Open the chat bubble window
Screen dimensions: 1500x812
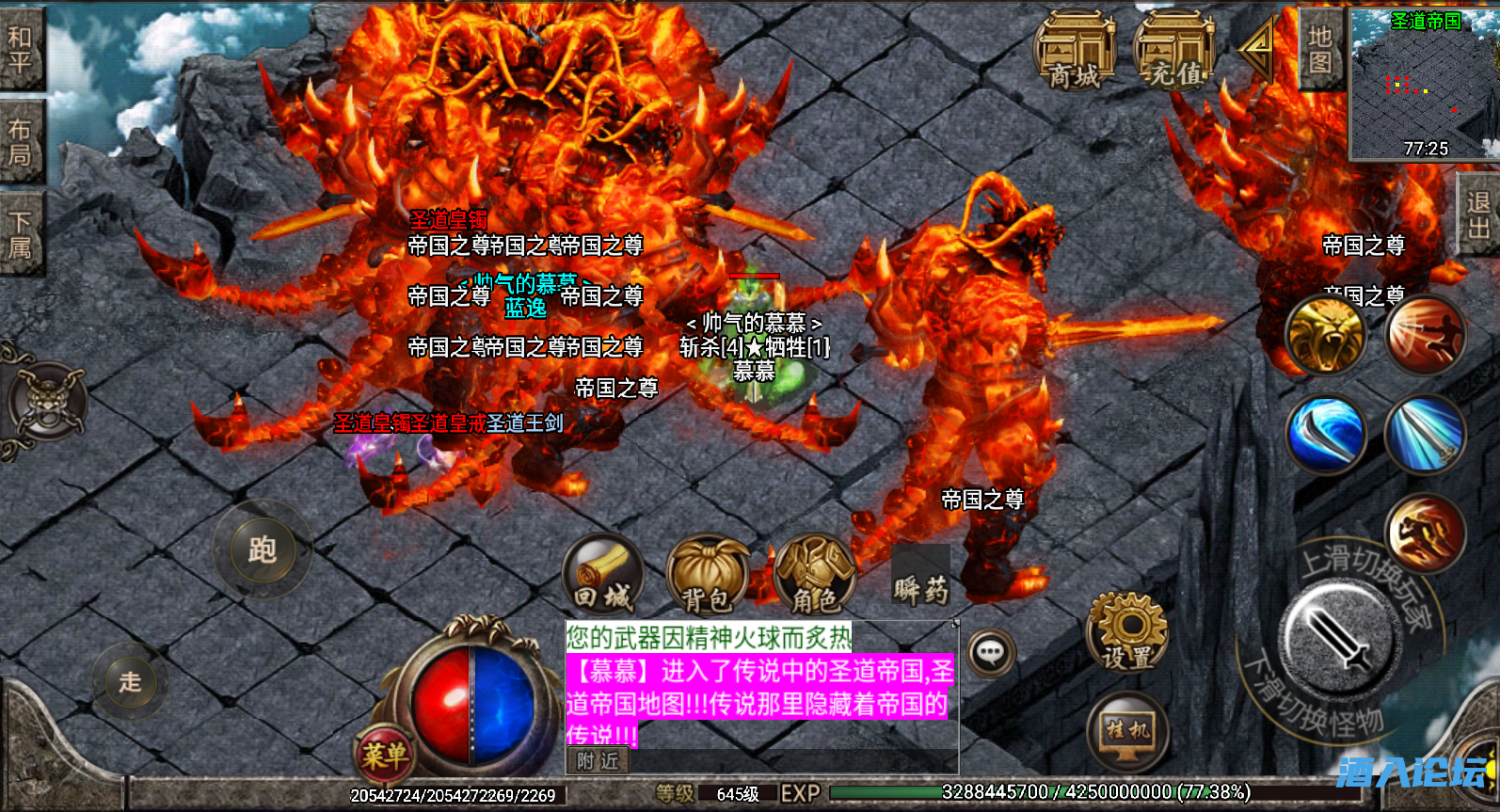pos(990,651)
